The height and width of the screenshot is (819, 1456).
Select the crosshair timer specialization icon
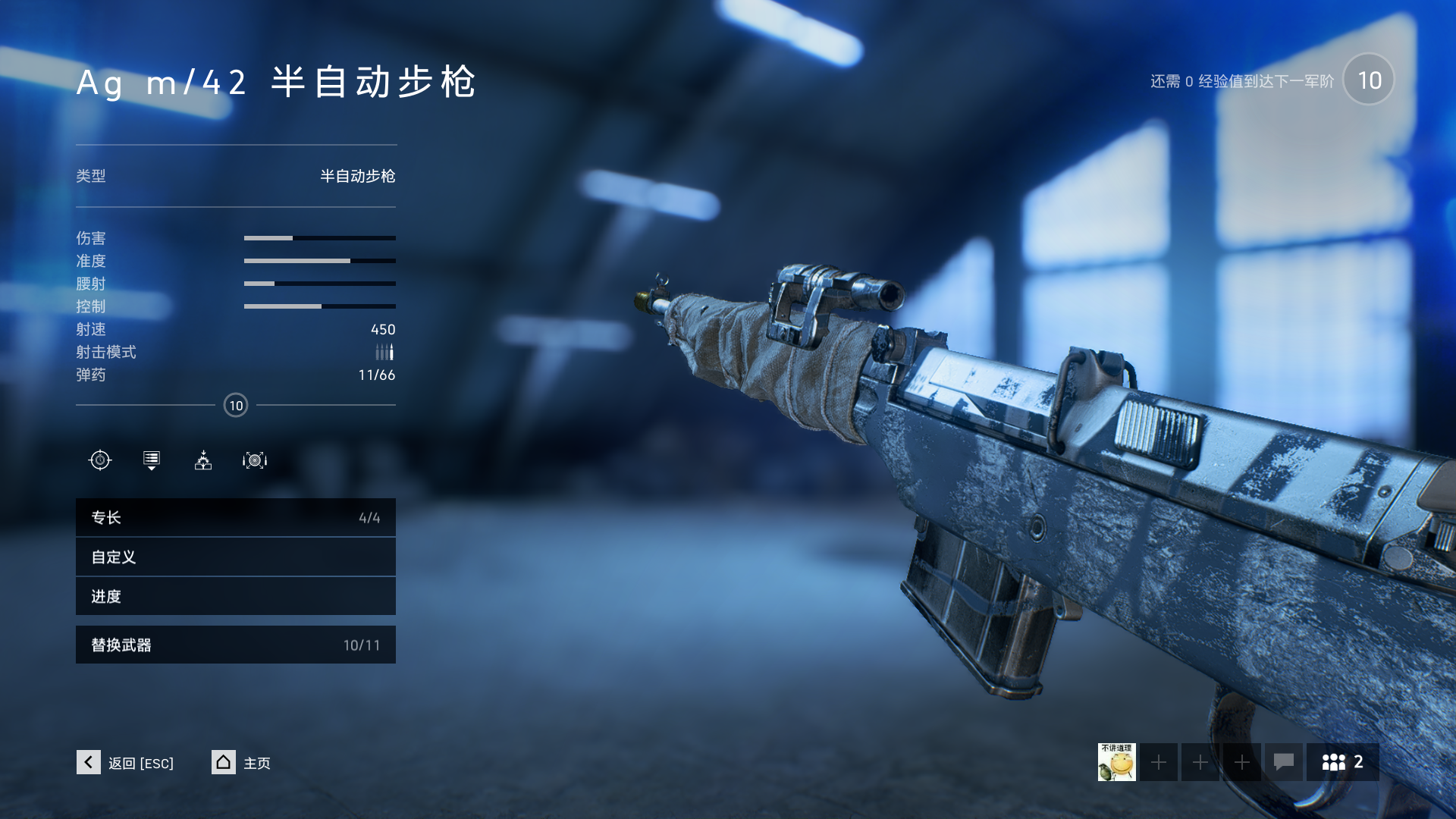click(101, 460)
